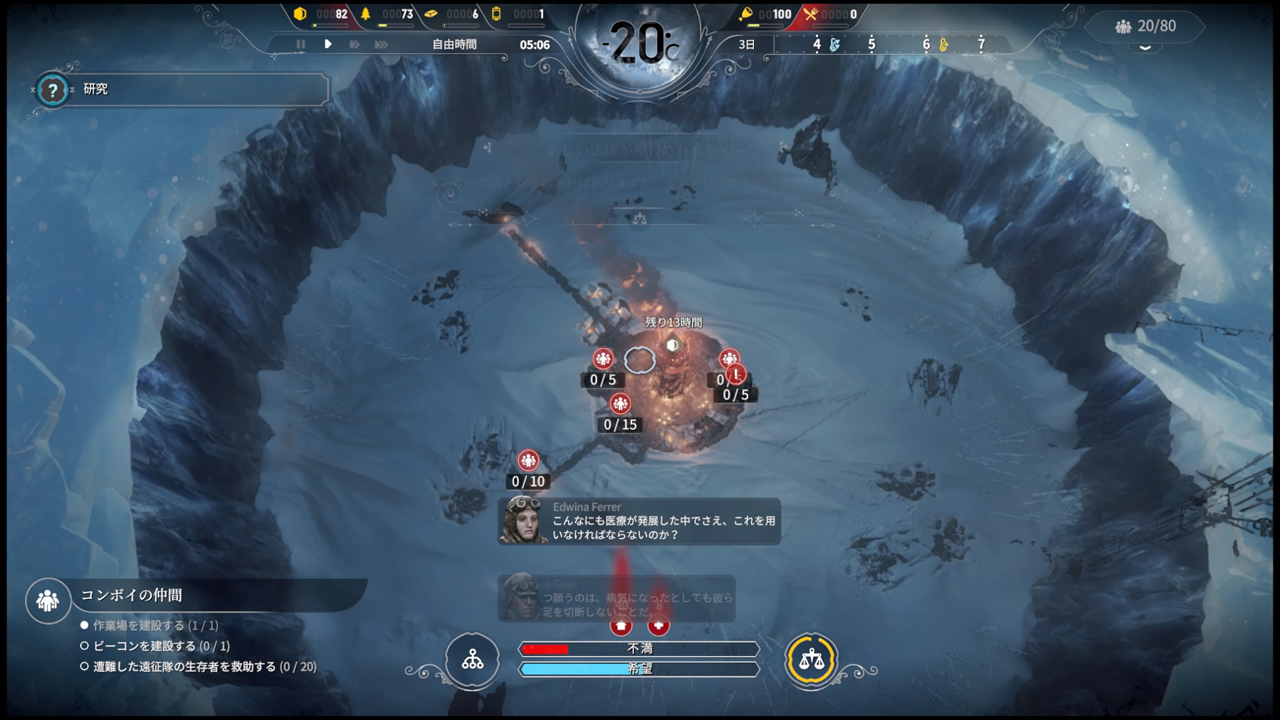Open the raw food counter showing 100
The image size is (1280, 720).
766,14
